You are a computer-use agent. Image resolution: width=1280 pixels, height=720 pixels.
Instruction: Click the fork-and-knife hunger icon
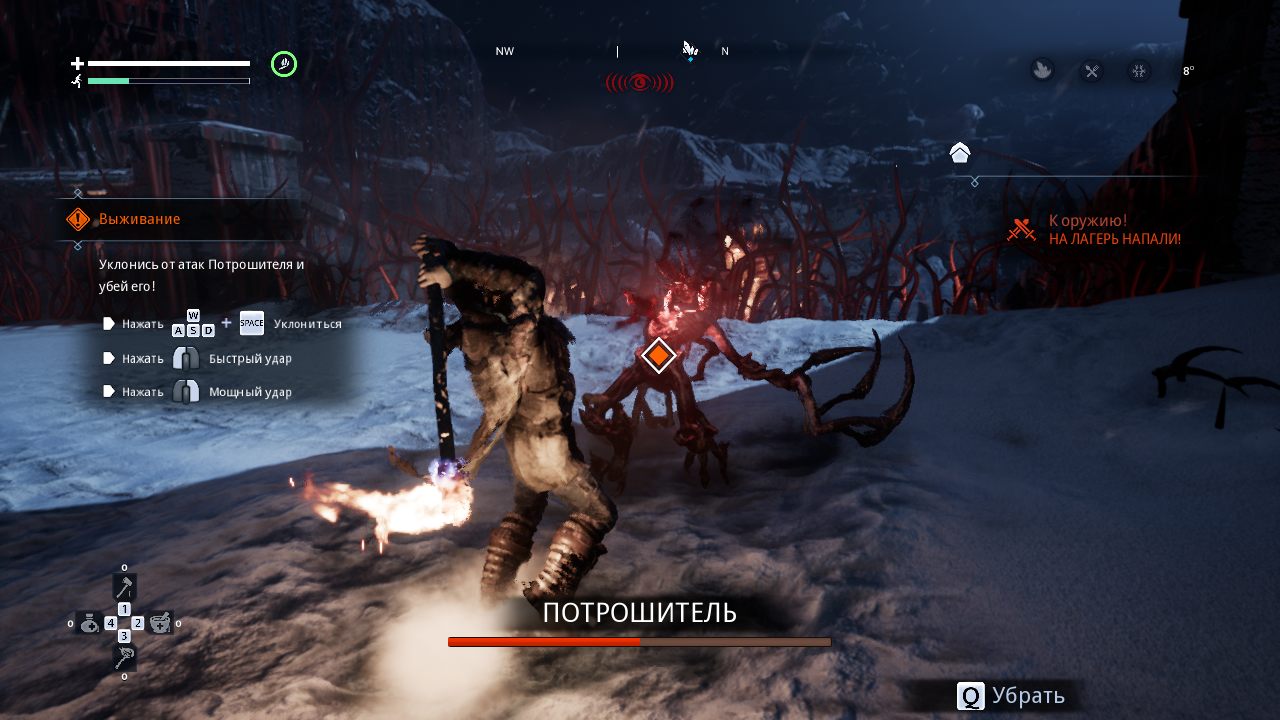[1091, 71]
